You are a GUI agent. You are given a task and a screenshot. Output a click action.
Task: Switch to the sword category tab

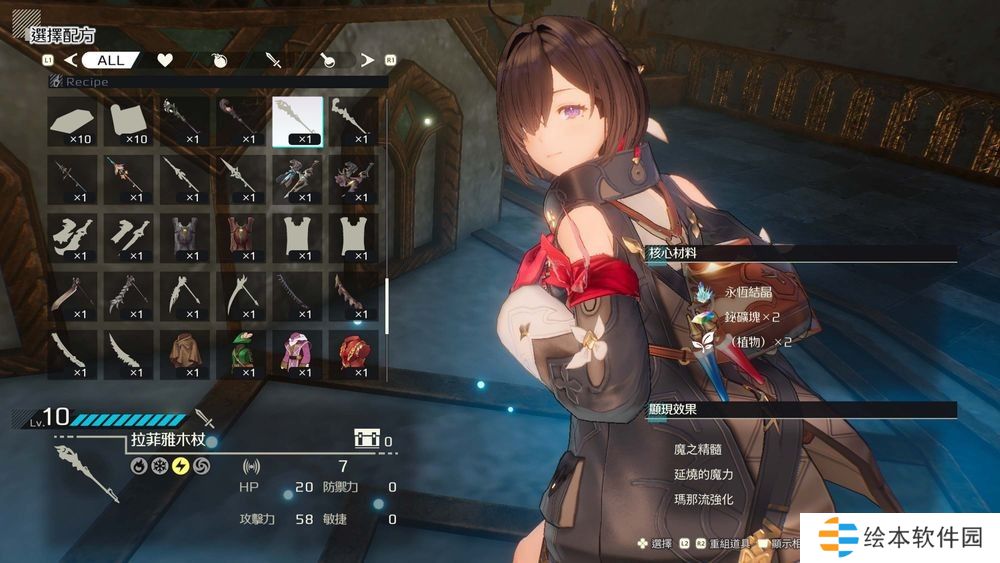(274, 60)
